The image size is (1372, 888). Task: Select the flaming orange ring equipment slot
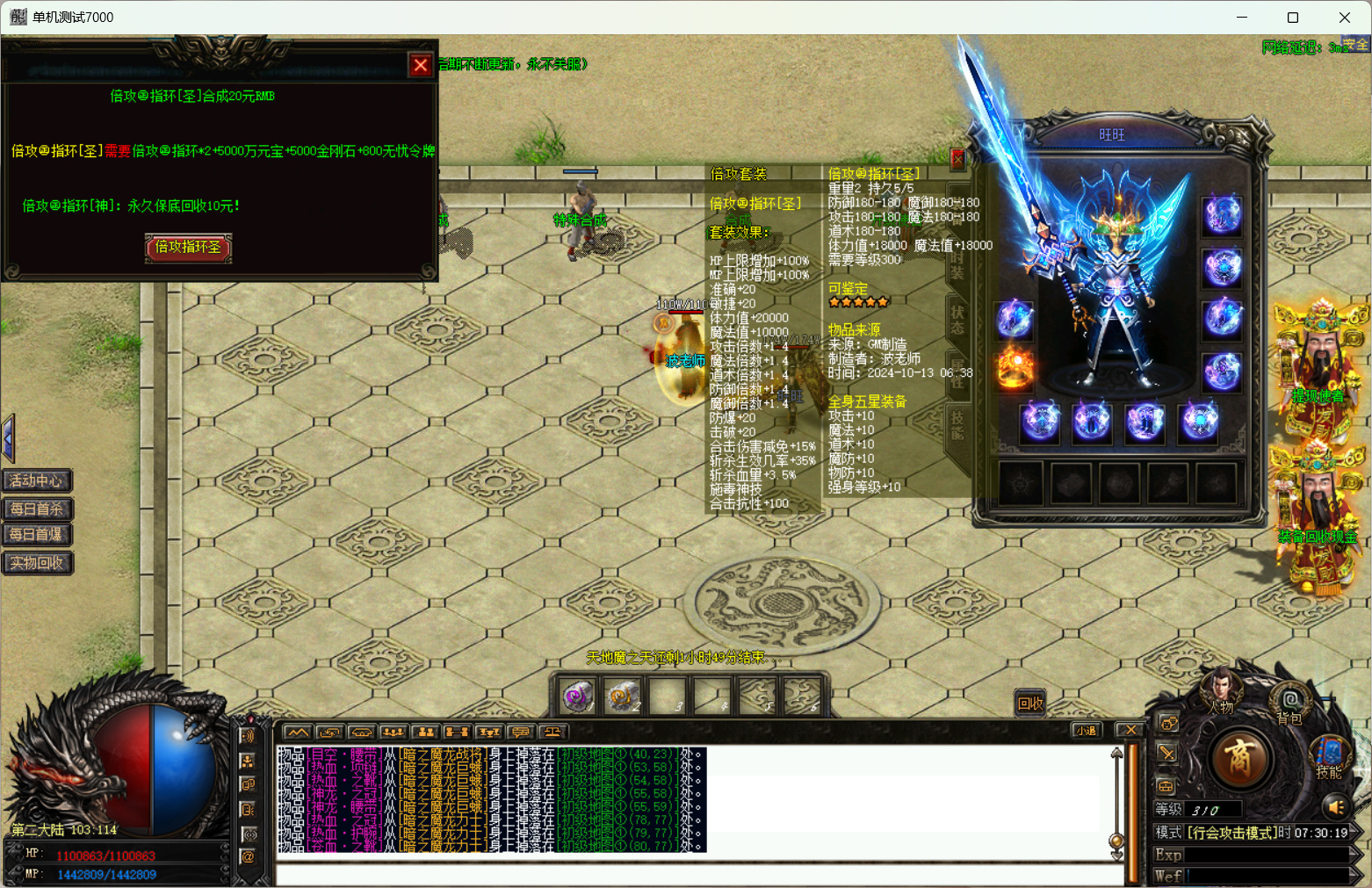pos(1014,370)
